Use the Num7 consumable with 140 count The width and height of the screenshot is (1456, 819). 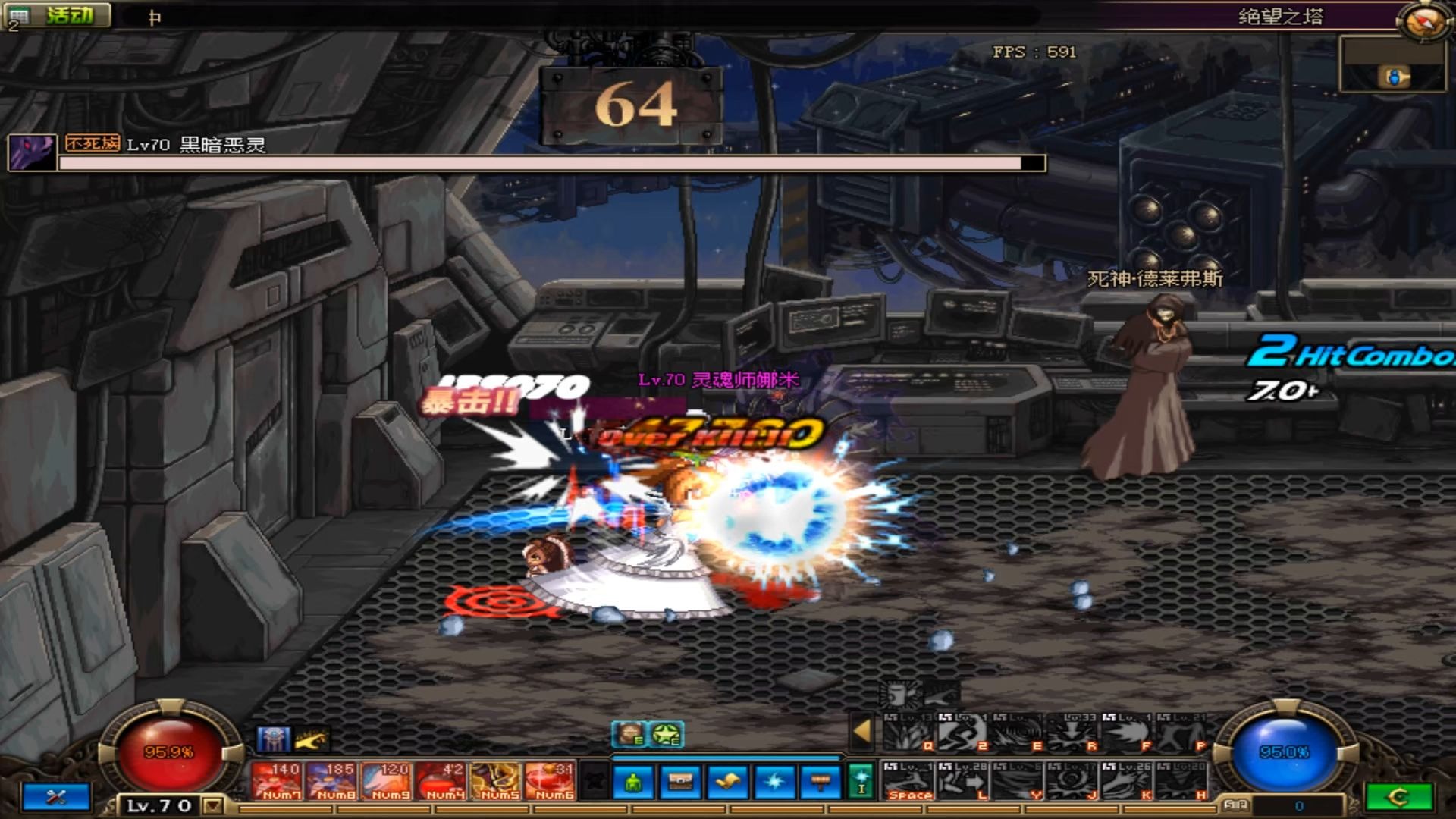pyautogui.click(x=277, y=781)
